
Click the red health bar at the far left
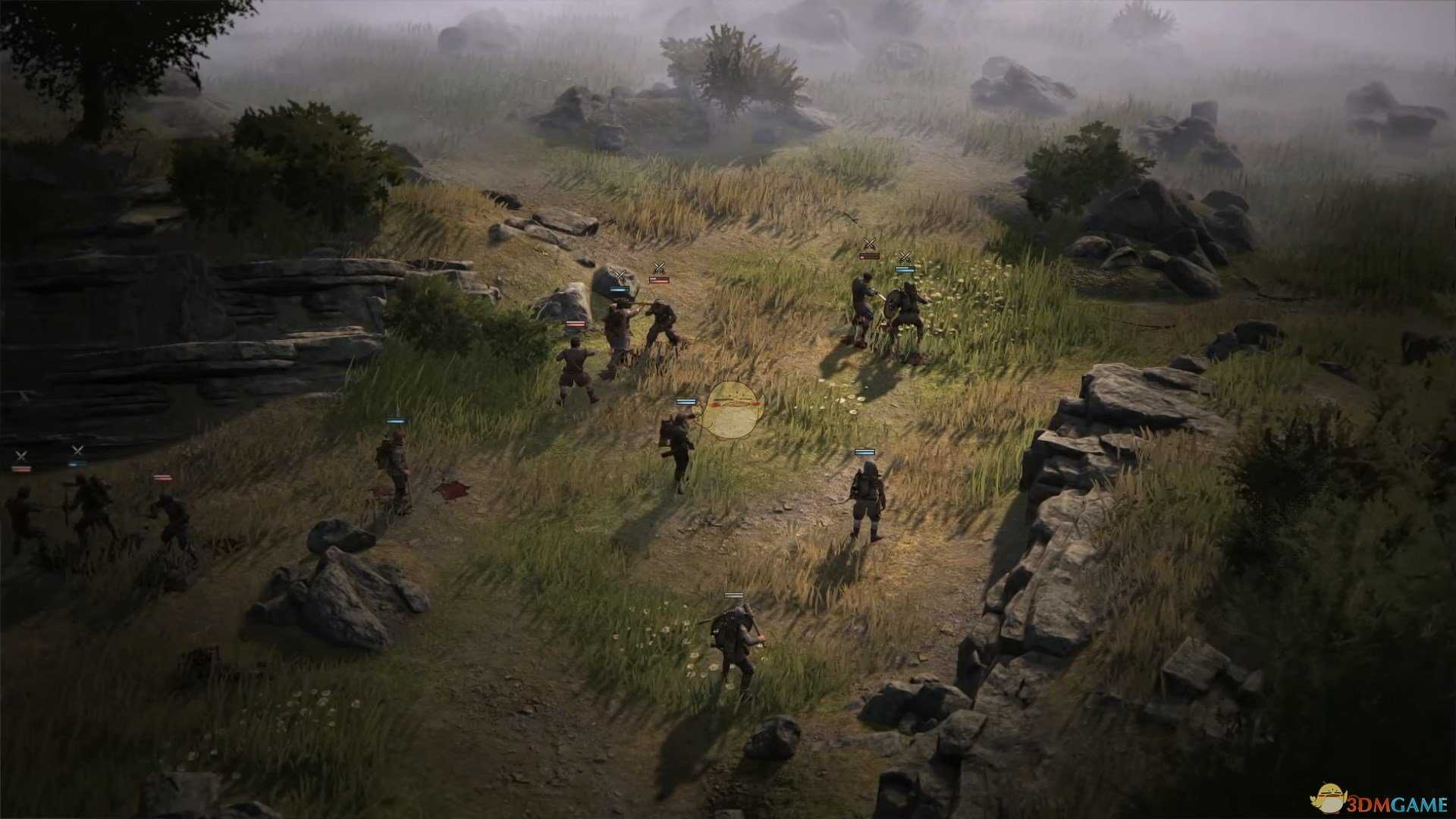(21, 469)
